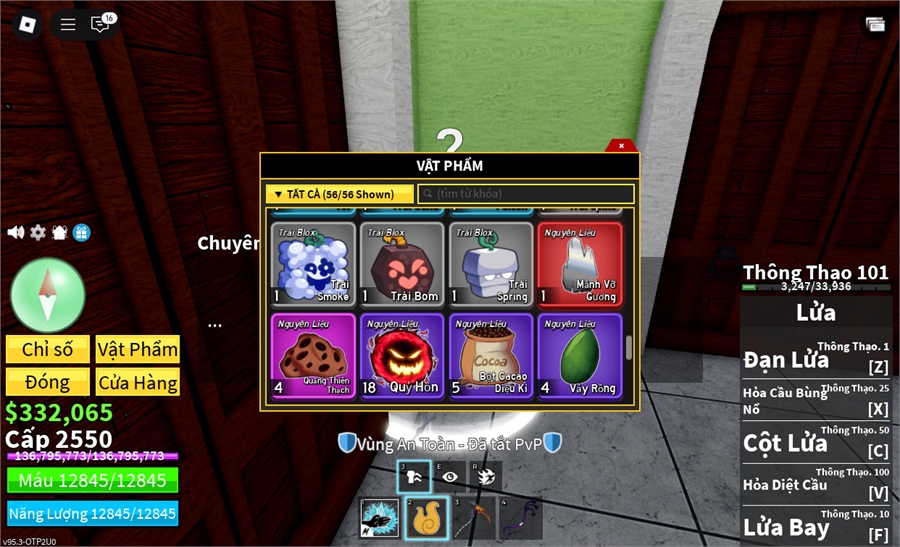Screen dimensions: 900x547
Task: Click the Vật Phẩm inventory button
Action: point(138,349)
